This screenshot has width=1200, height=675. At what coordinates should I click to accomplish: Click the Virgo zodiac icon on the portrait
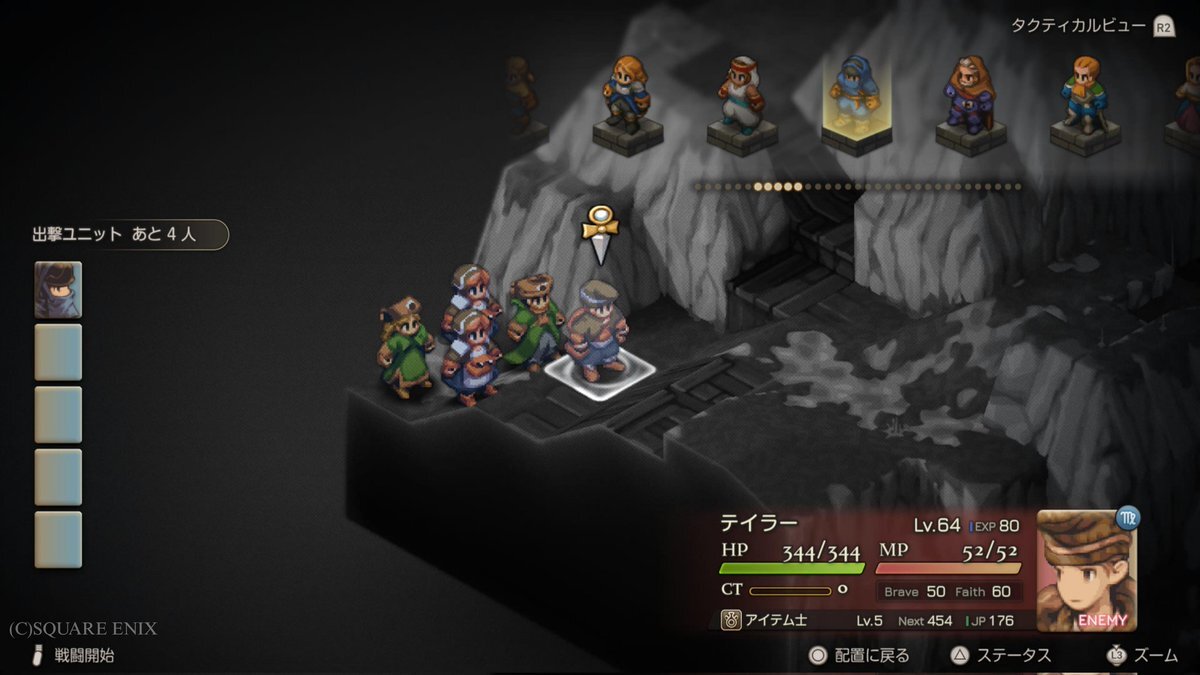[x=1129, y=518]
